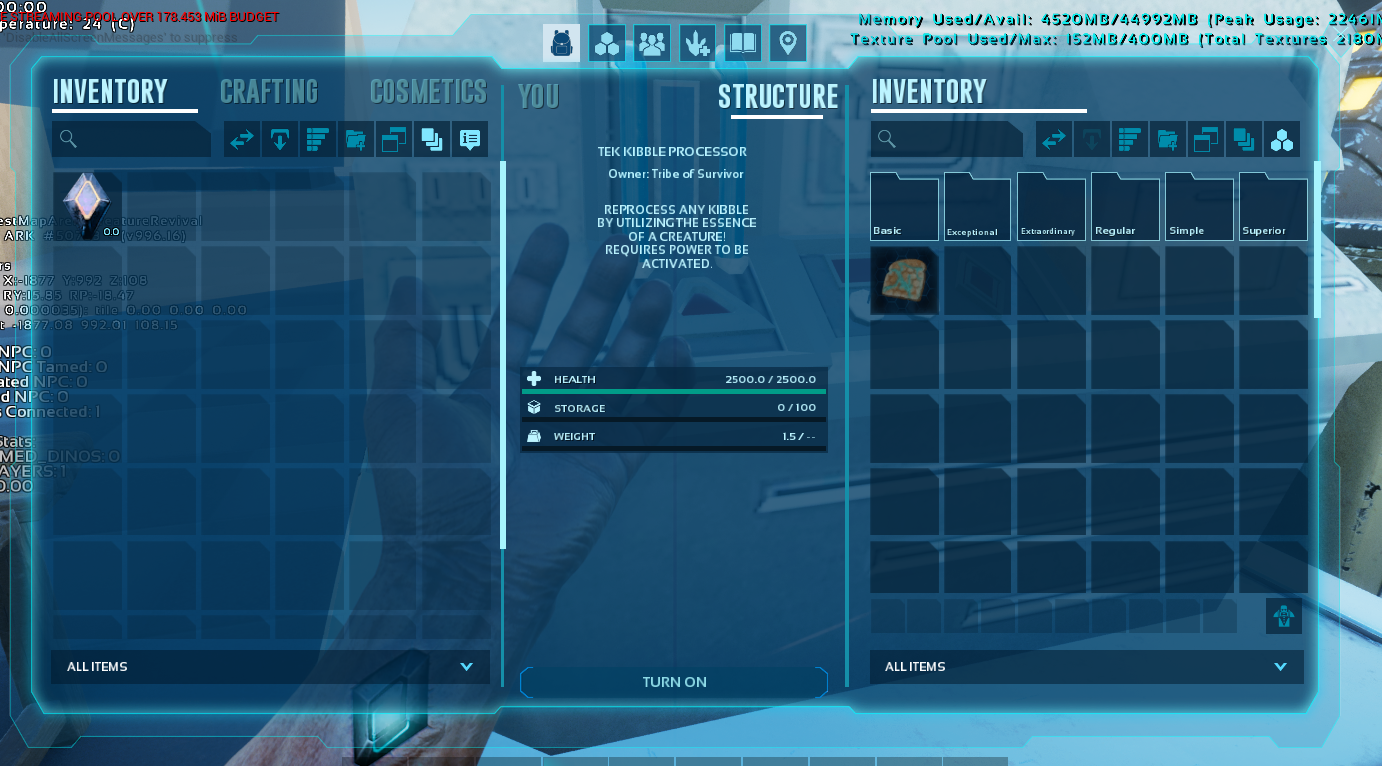Select the dino tracking footprint icon
The width and height of the screenshot is (1382, 766).
(x=696, y=43)
